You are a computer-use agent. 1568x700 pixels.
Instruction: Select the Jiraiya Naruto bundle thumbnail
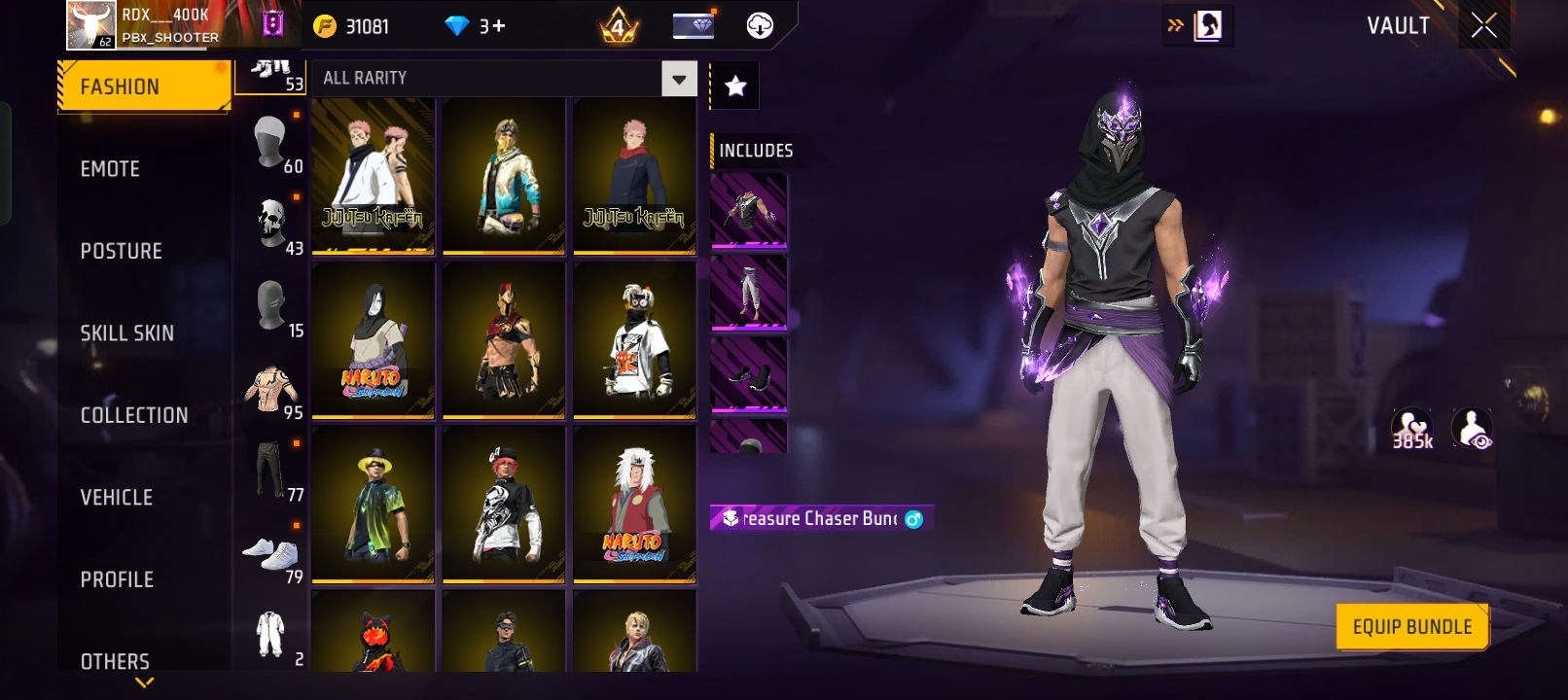point(634,504)
